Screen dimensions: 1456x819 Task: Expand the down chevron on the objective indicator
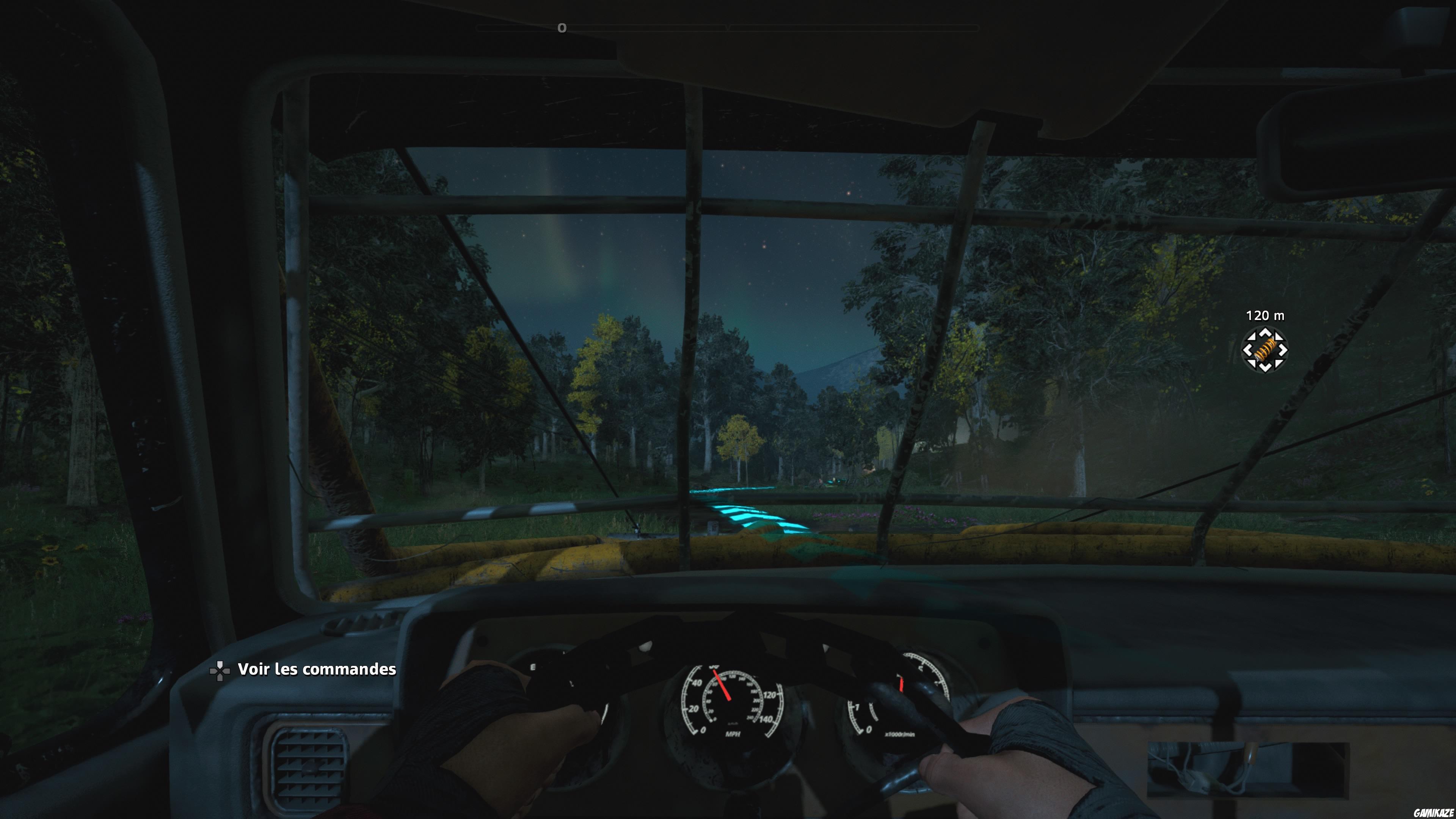[1265, 367]
